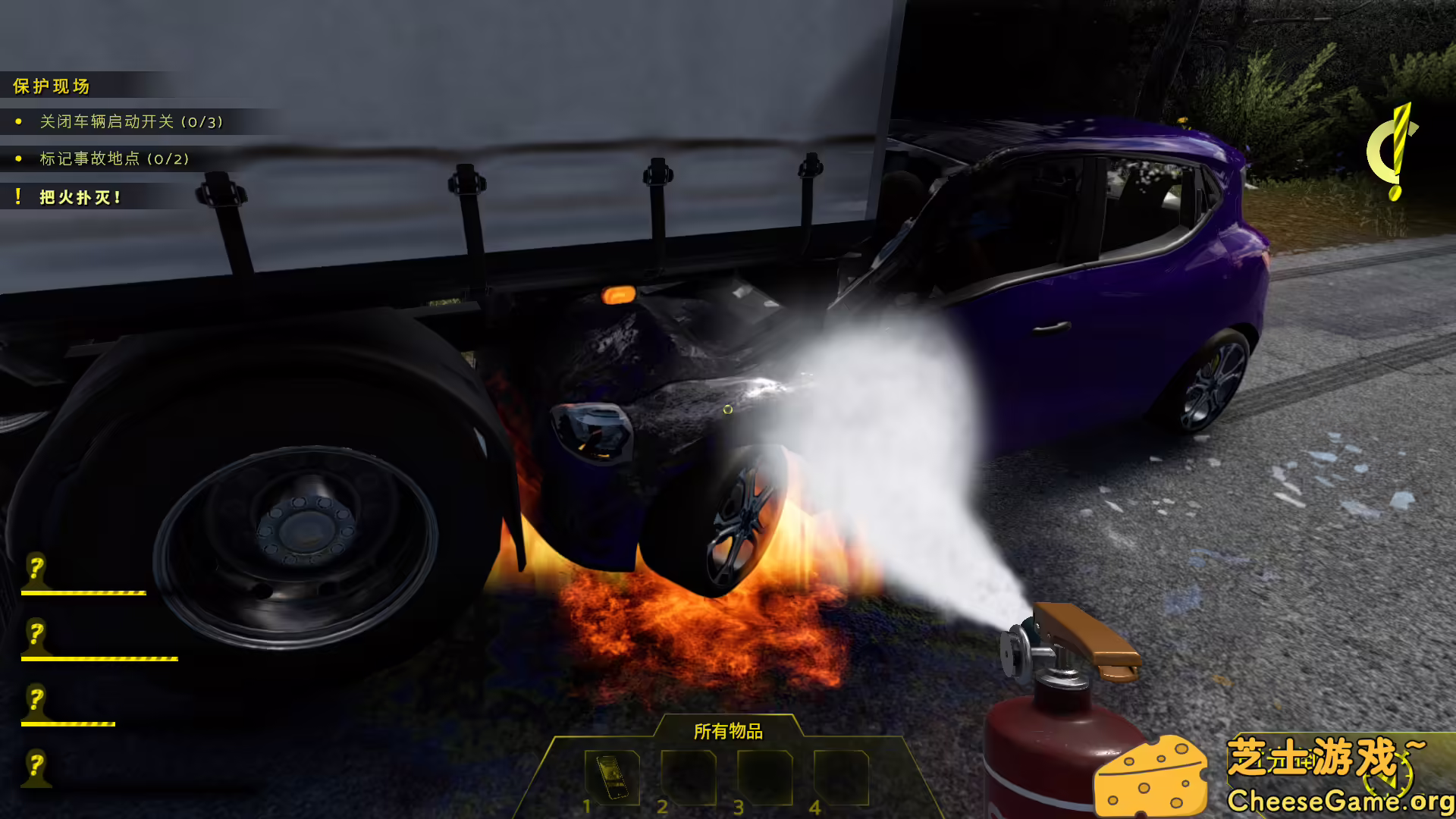Screen dimensions: 1456x819
Task: Expand the 所有物品 inventory panel
Action: [x=728, y=733]
